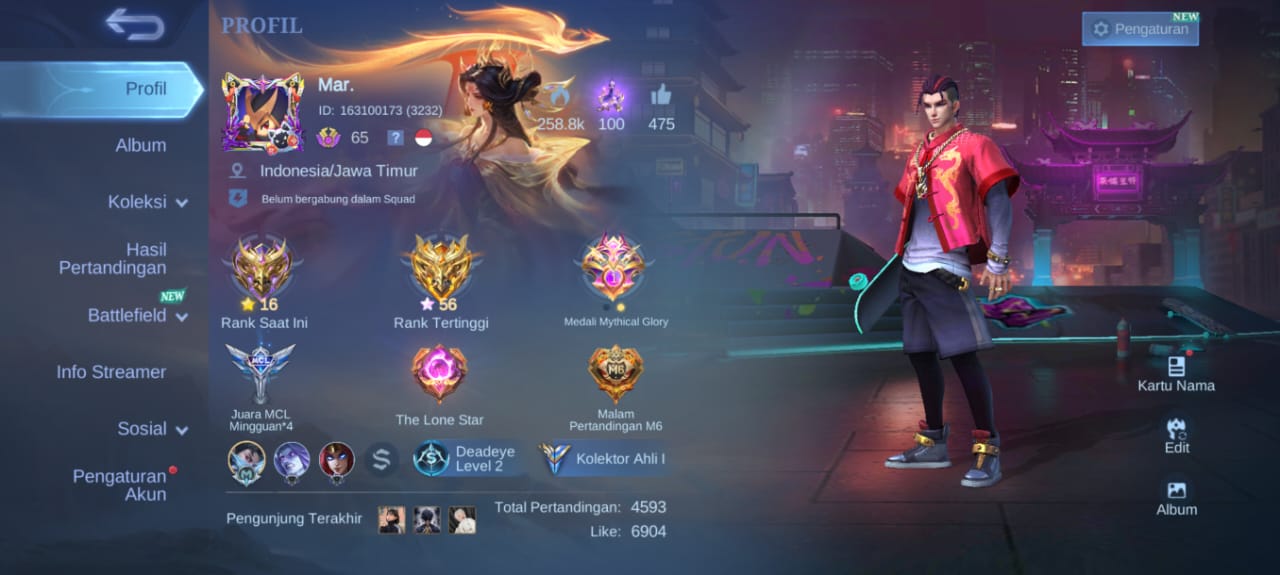
Task: Open Hasil Pertandingan match history
Action: click(x=112, y=258)
